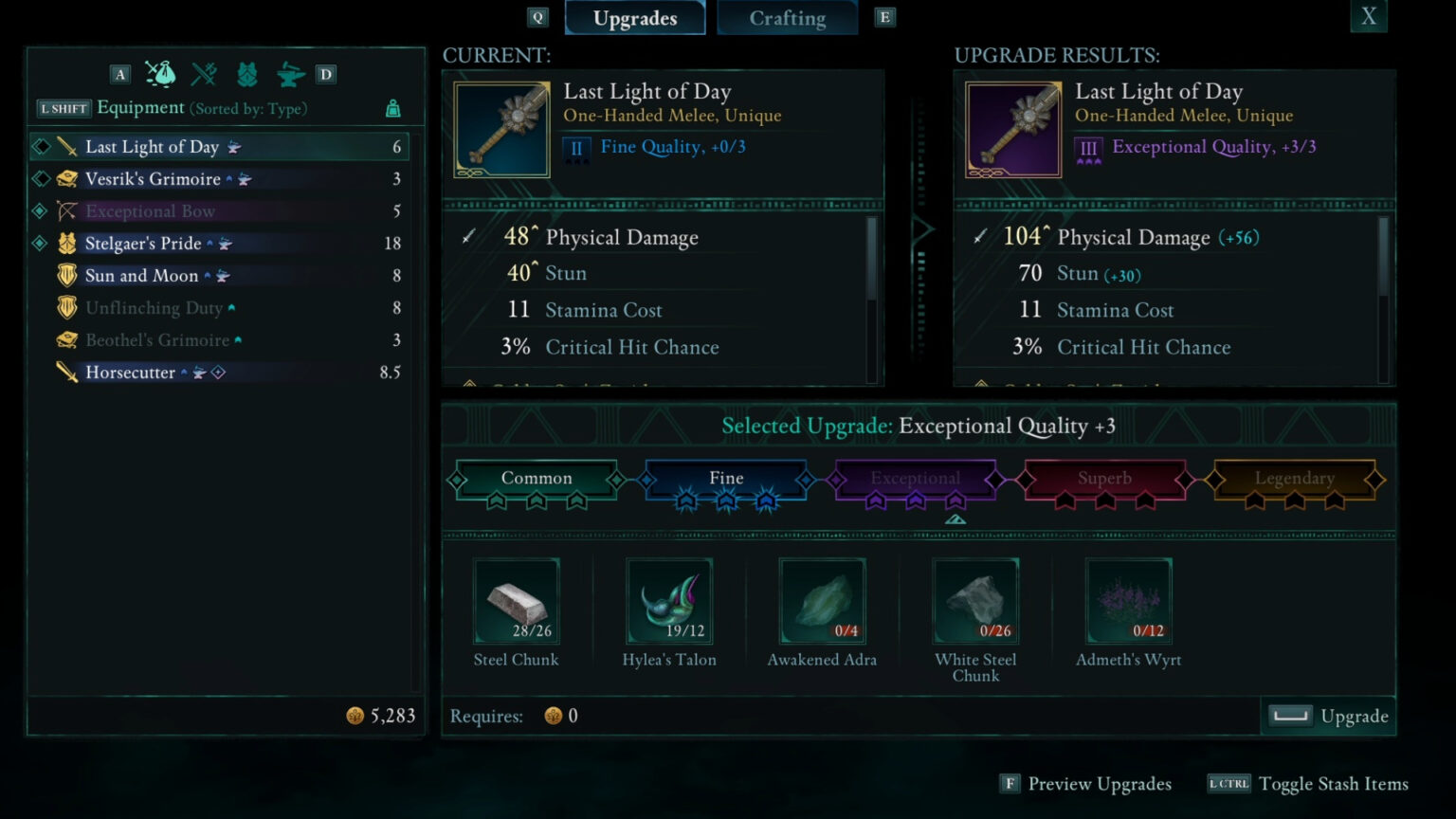Choose the Legendary quality tier
Viewport: 1456px width, 819px height.
pos(1294,479)
